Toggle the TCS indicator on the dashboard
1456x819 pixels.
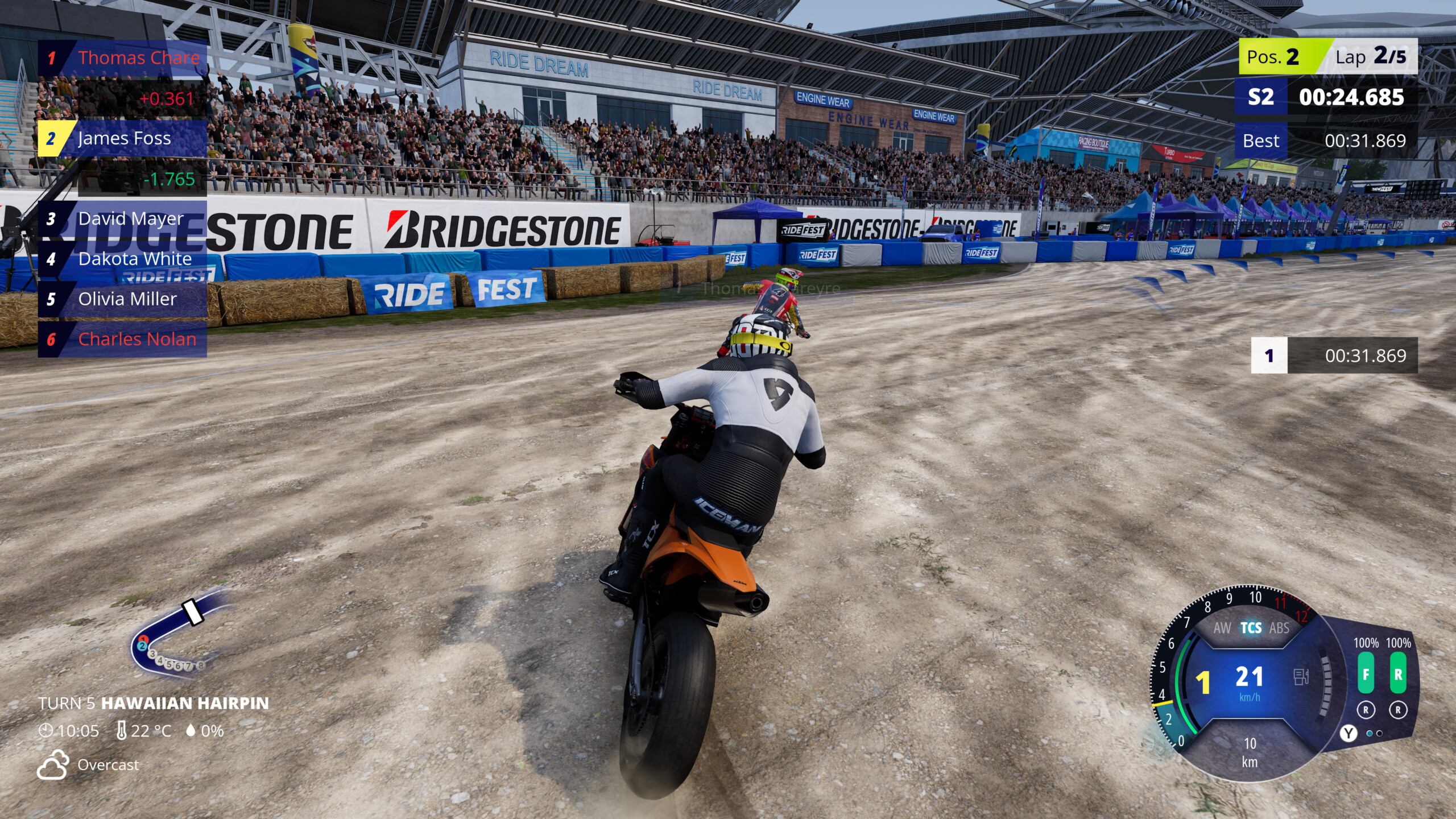1251,628
